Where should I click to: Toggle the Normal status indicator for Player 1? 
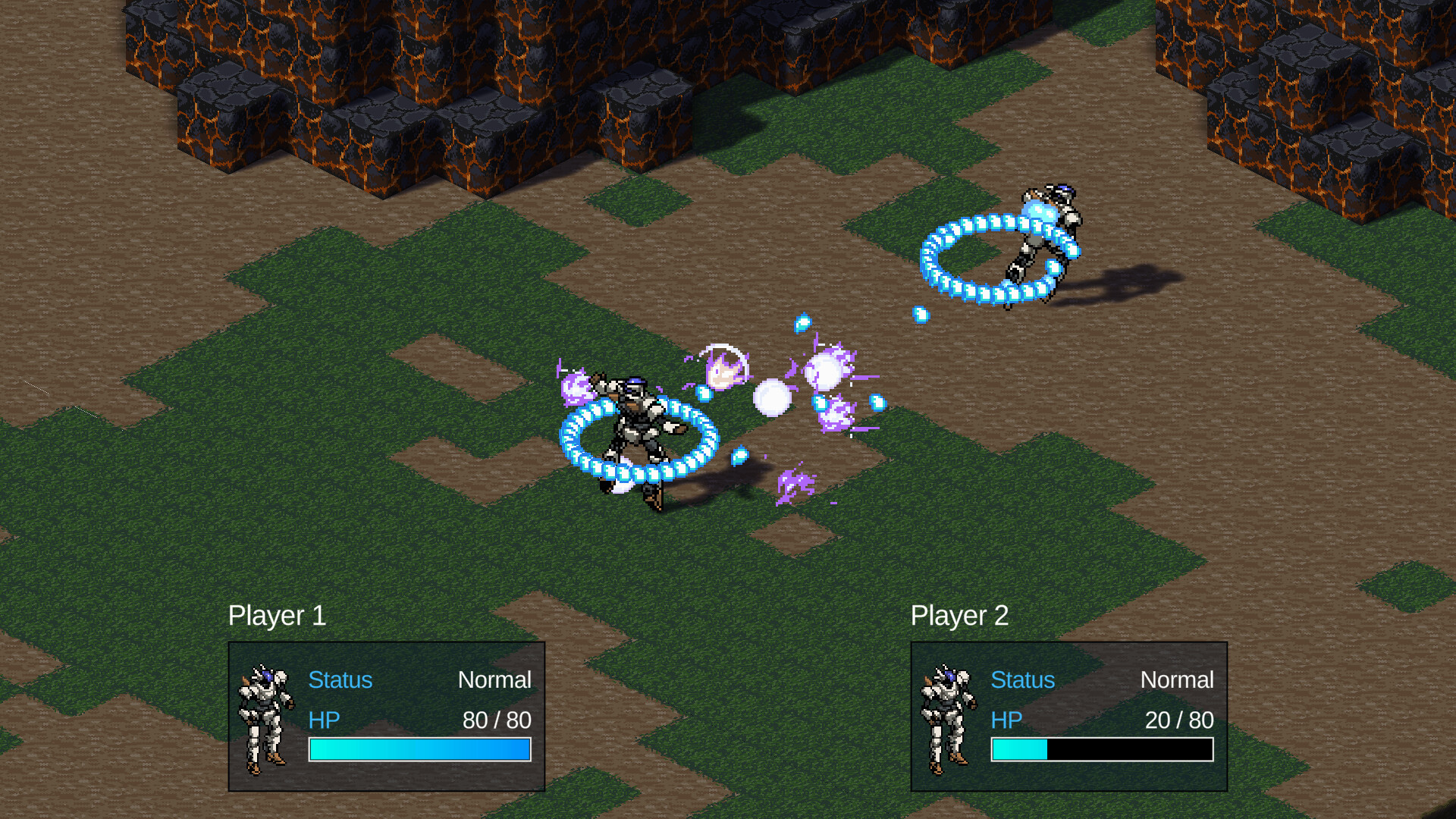point(497,680)
